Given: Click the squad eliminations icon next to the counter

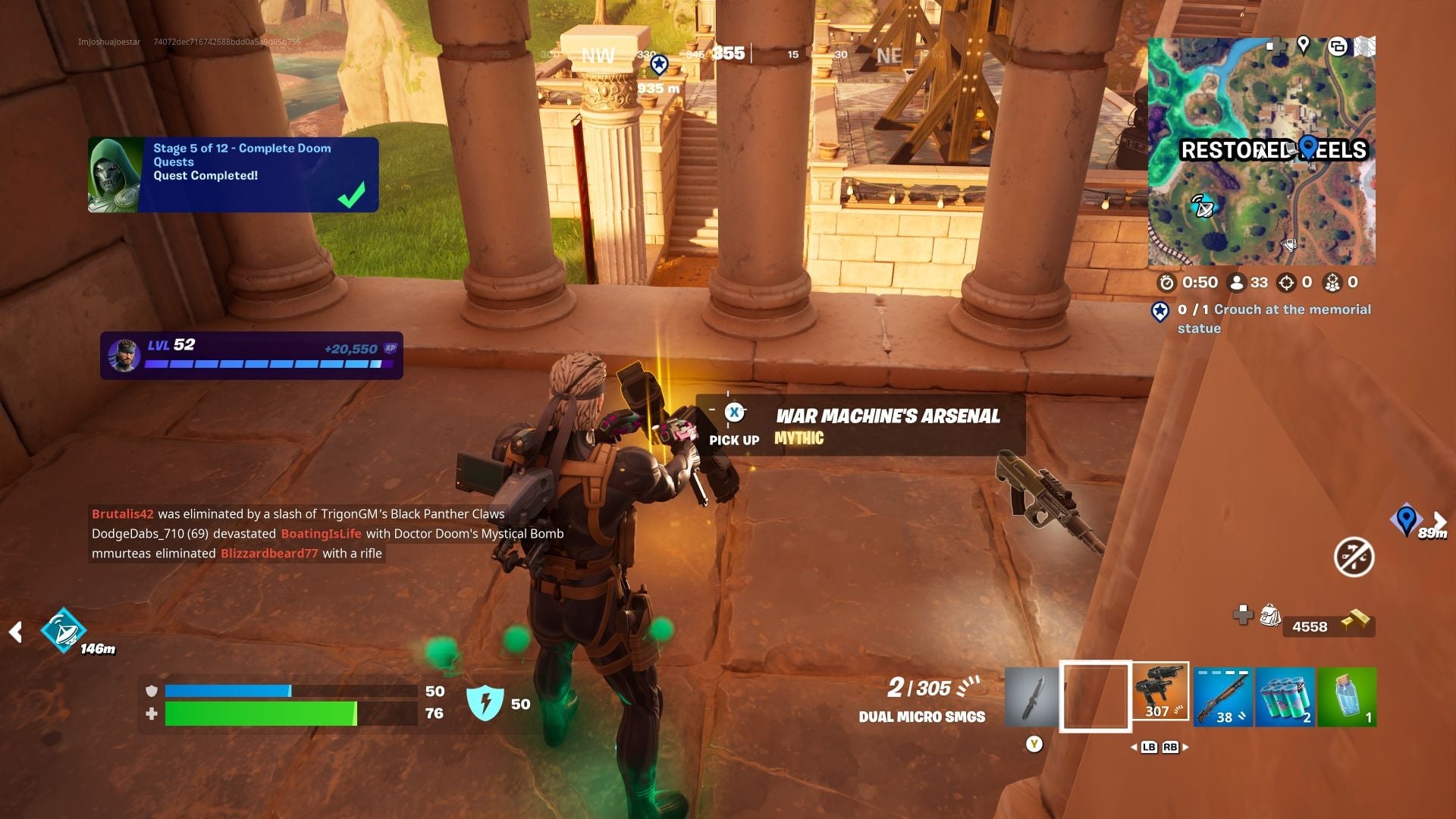Looking at the screenshot, I should click(1334, 282).
